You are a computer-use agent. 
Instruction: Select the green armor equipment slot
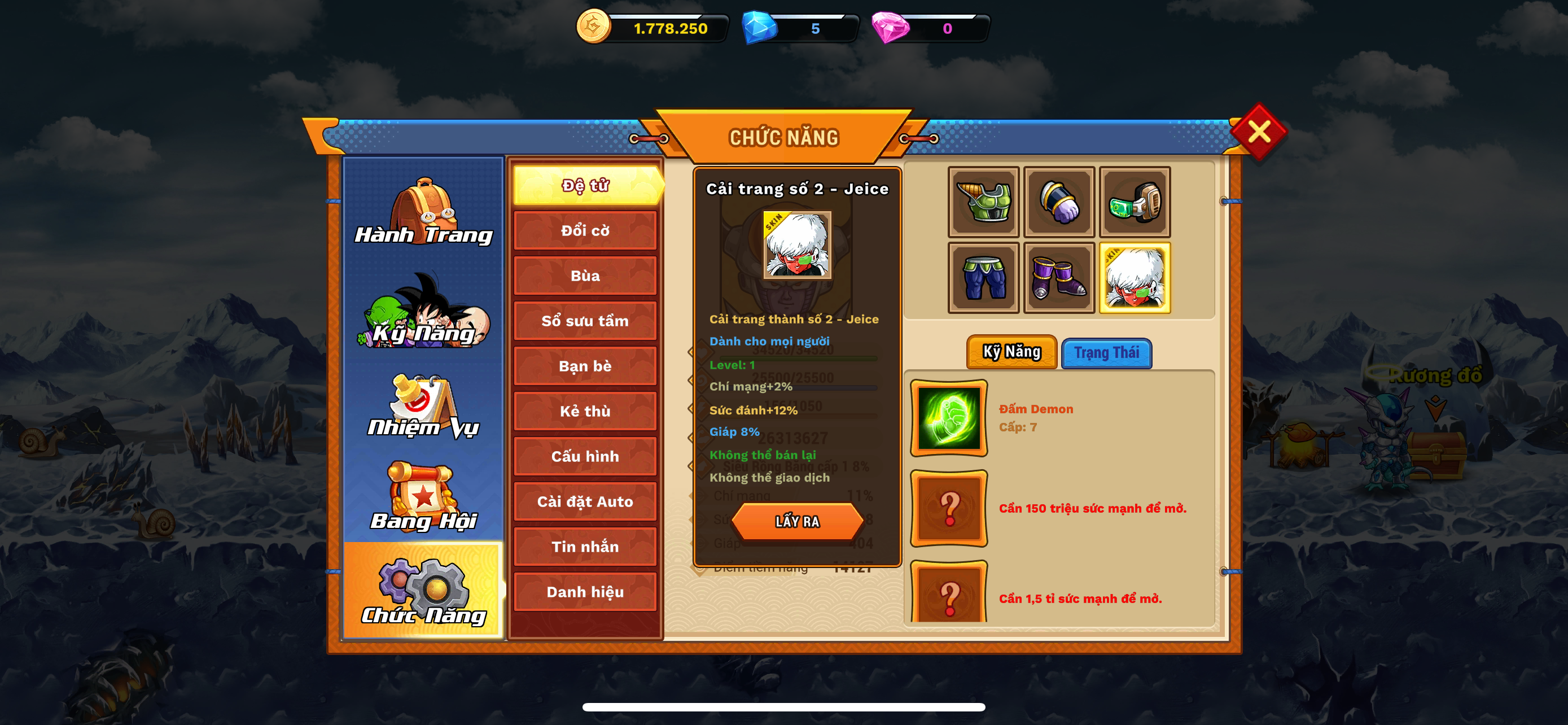983,202
